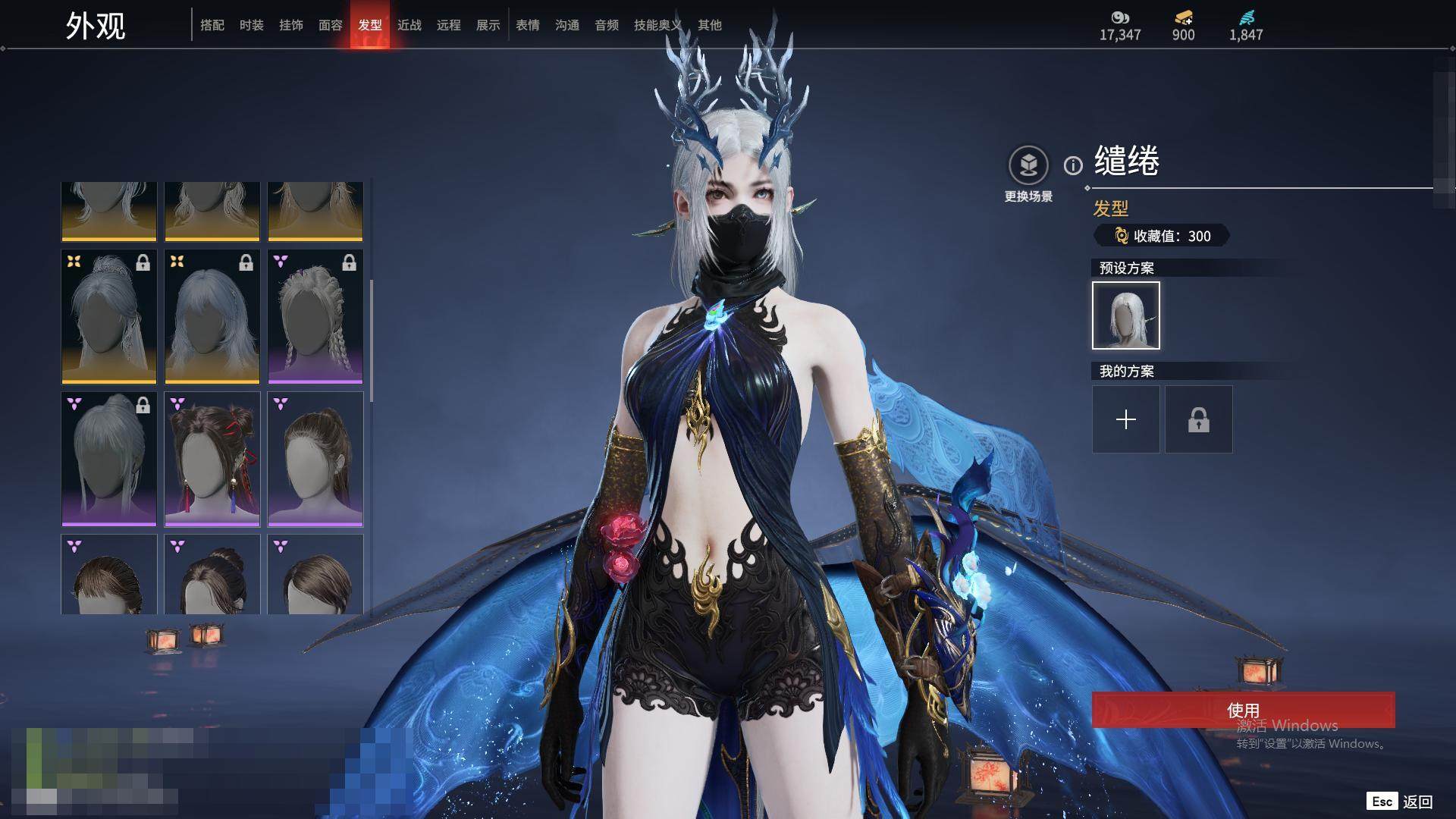Switch to the 搭配 tab
The image size is (1456, 819).
pos(212,25)
